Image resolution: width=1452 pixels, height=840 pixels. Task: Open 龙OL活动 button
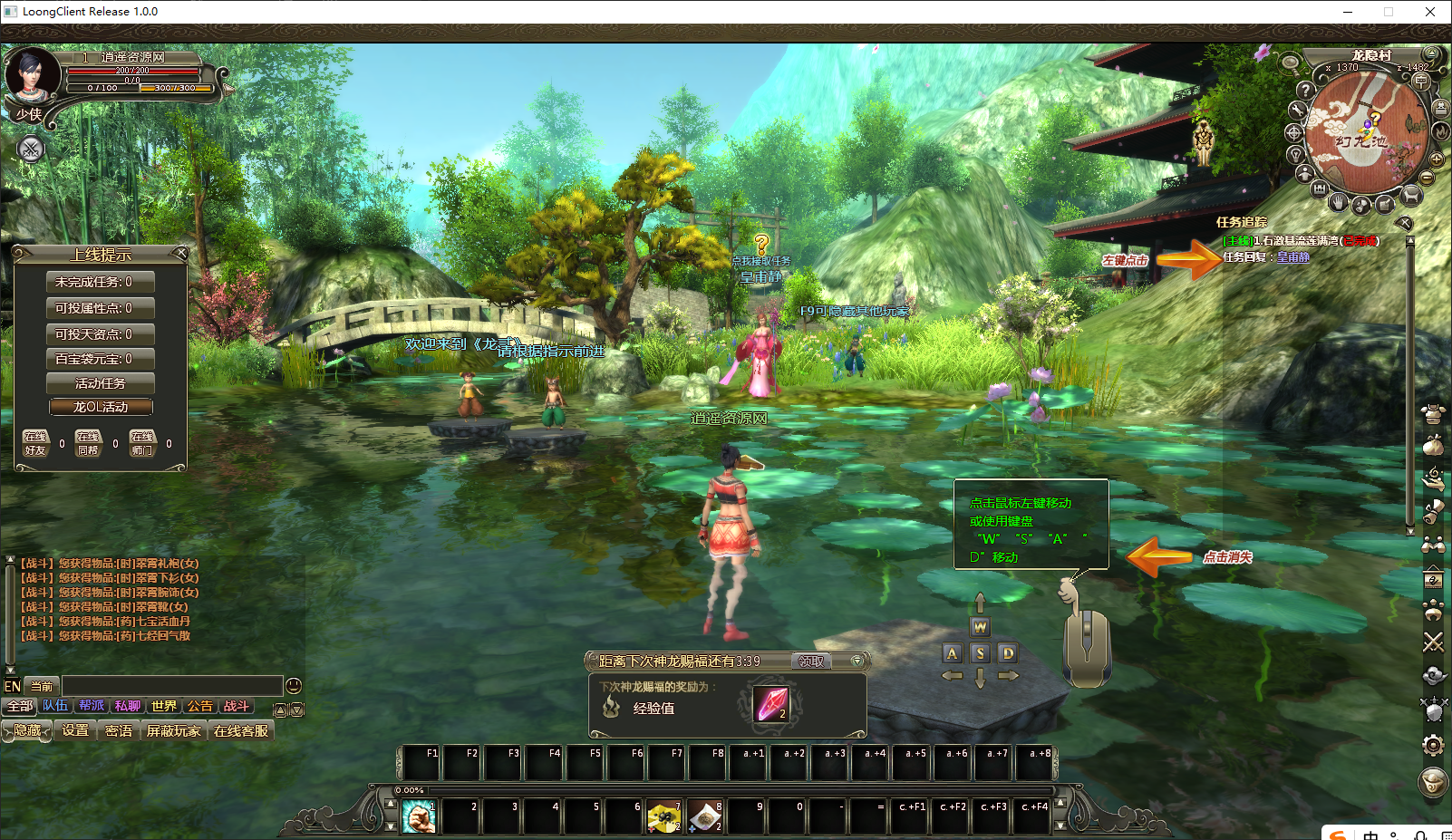tap(101, 407)
